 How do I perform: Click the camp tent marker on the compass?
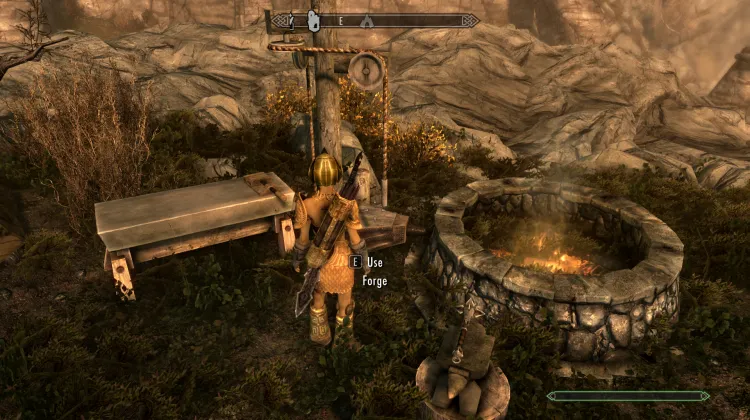367,20
